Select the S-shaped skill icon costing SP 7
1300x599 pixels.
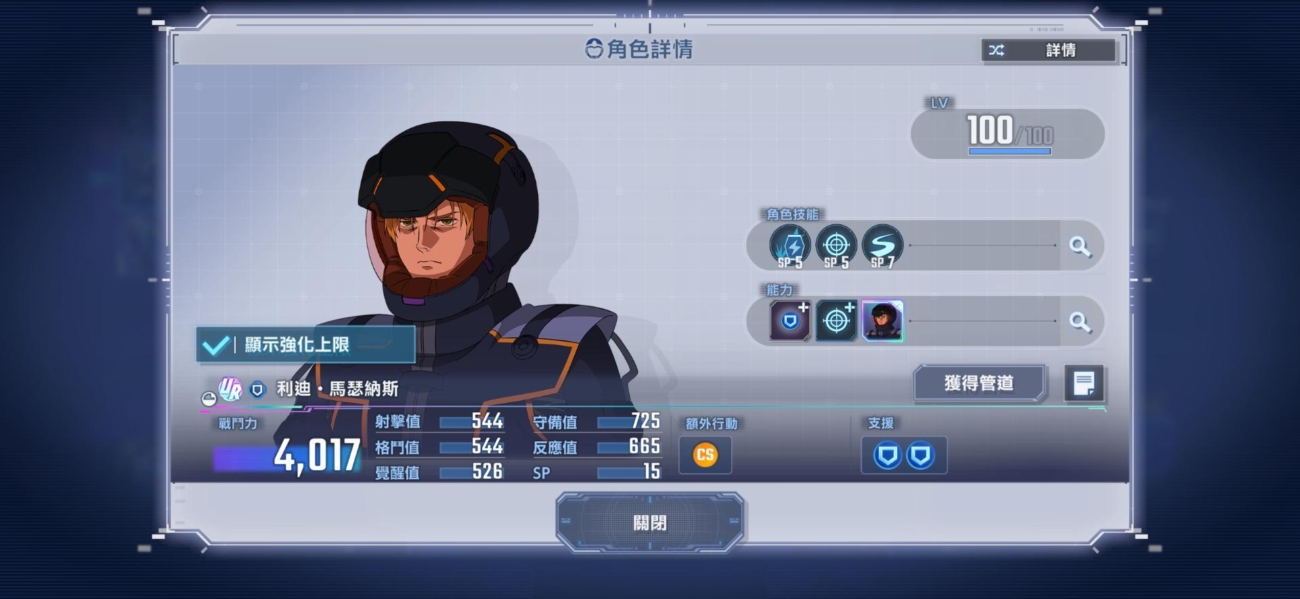882,245
